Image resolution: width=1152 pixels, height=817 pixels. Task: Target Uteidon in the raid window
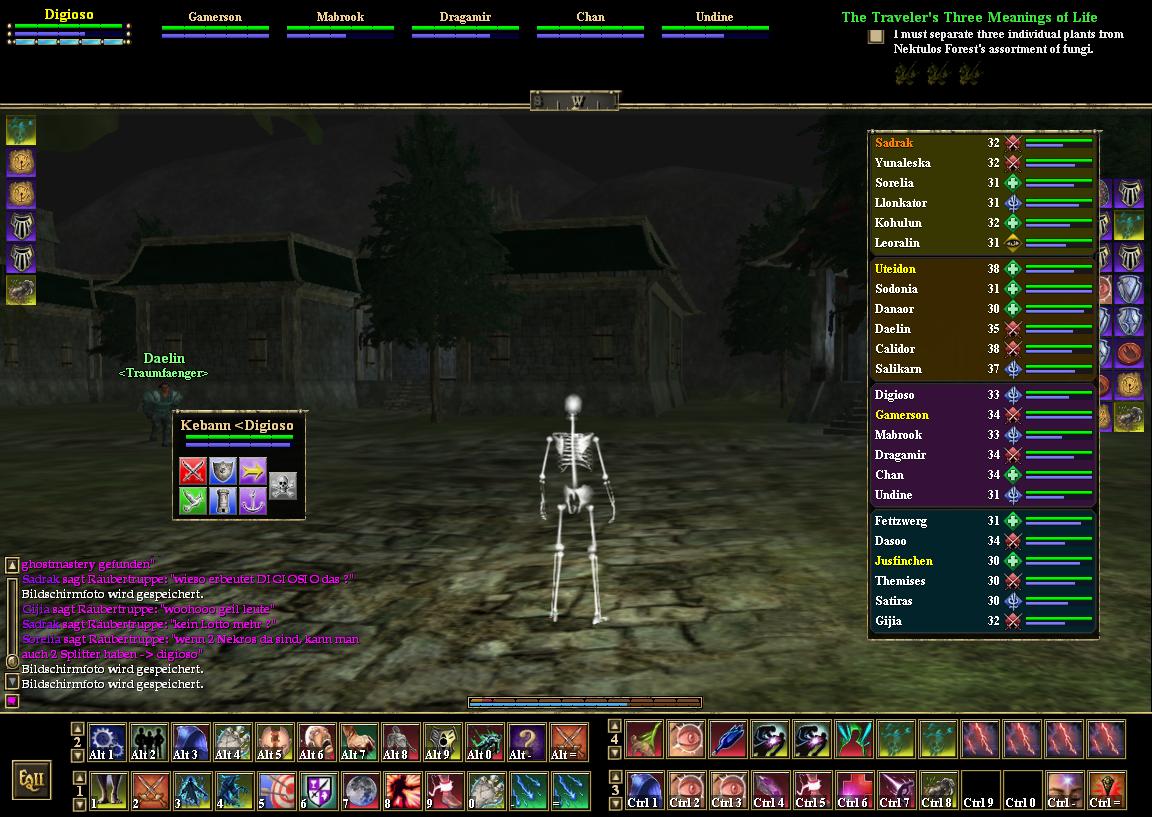coord(895,269)
